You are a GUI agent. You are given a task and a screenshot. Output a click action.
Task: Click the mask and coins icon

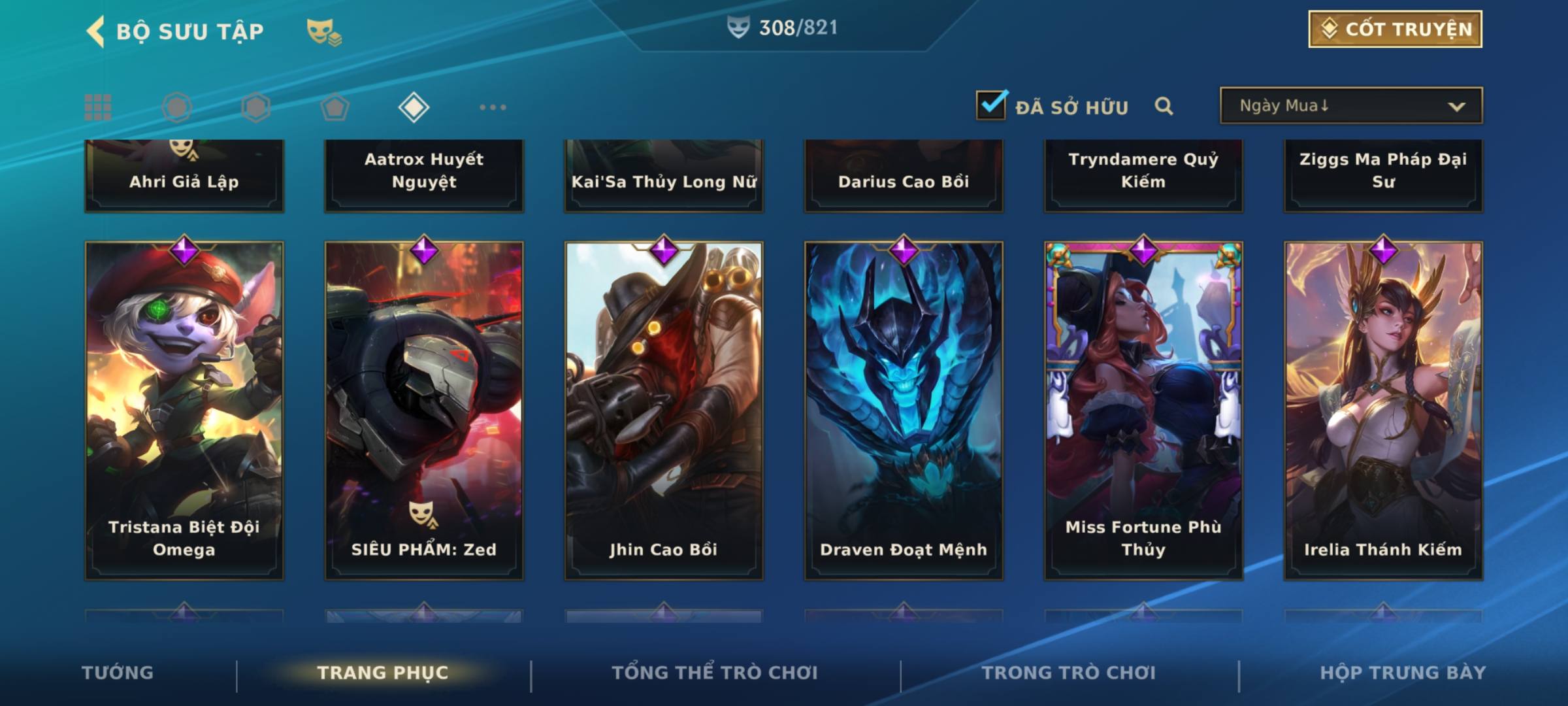coord(324,31)
